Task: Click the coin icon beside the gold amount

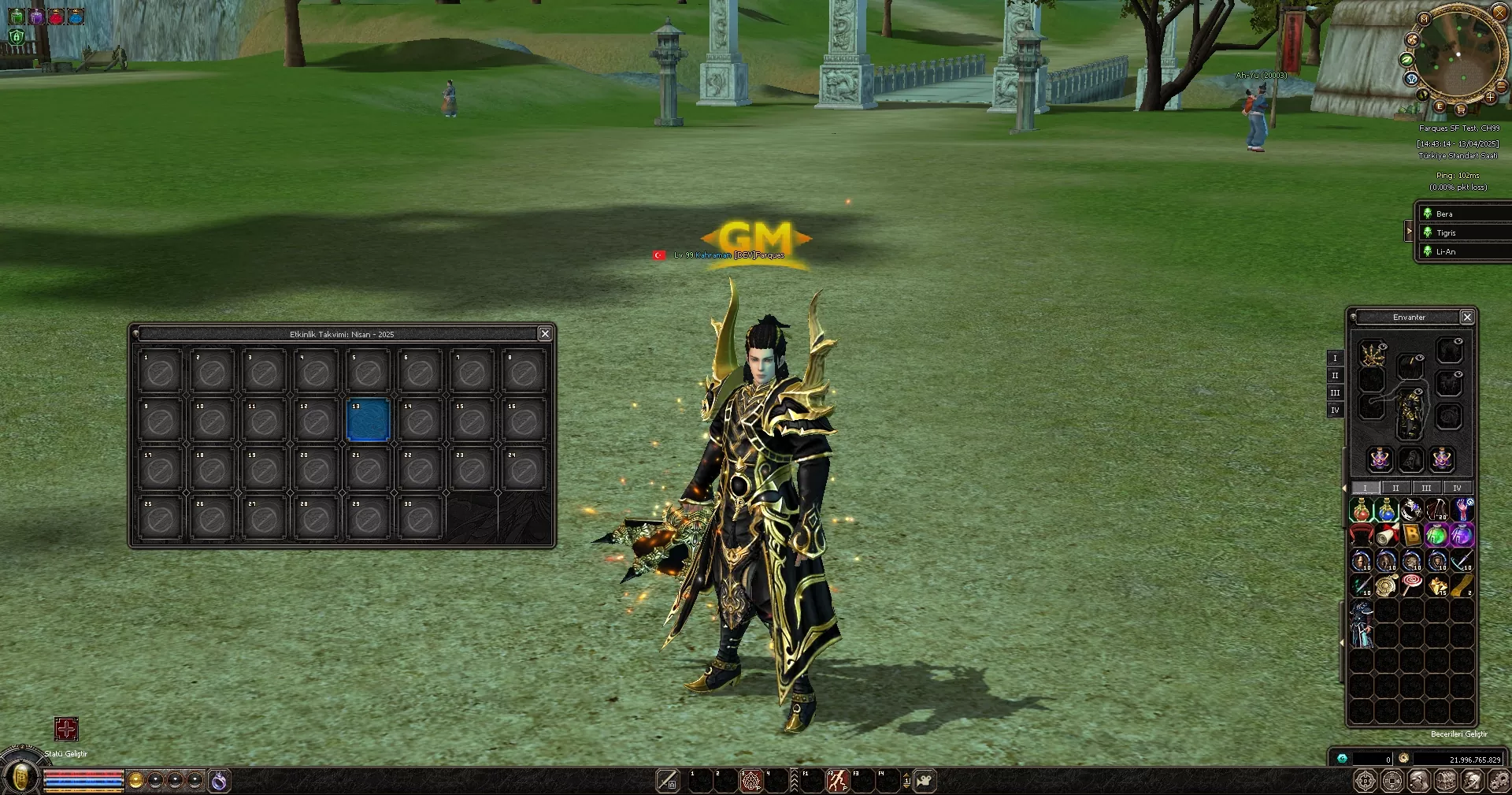Action: click(x=1403, y=758)
